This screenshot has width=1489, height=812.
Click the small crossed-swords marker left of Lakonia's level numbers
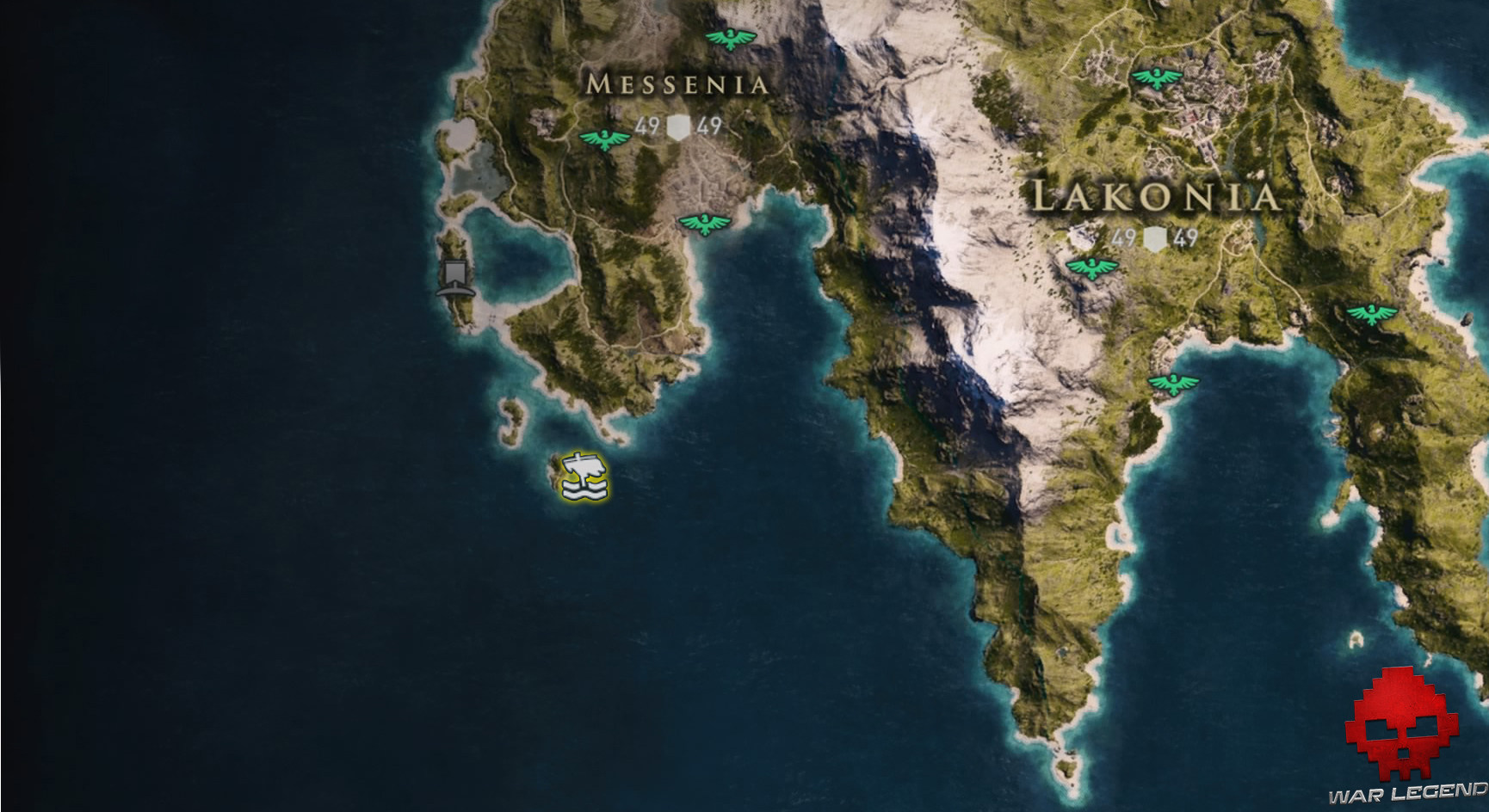tap(1082, 234)
